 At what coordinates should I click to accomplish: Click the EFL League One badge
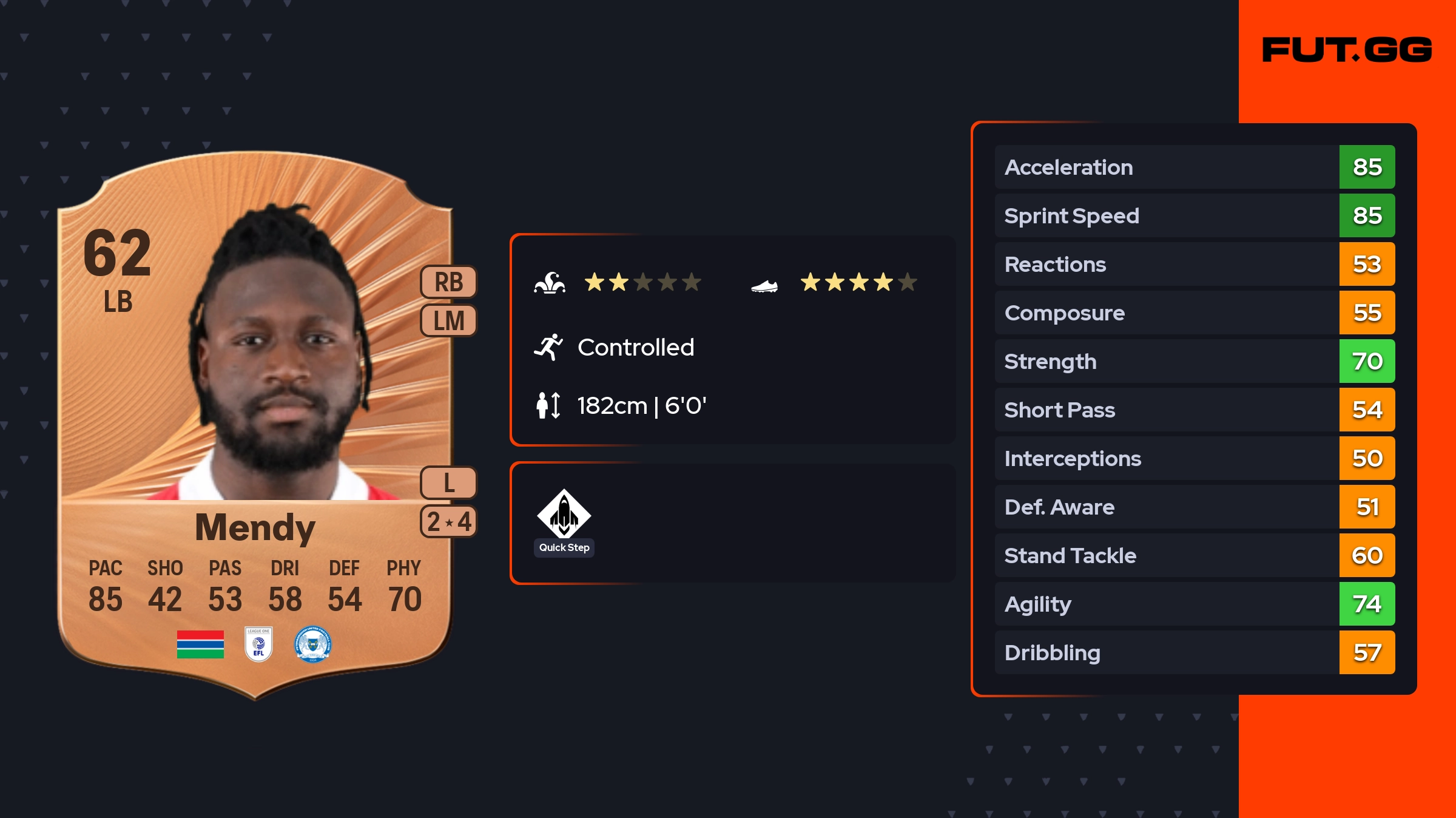pos(258,644)
